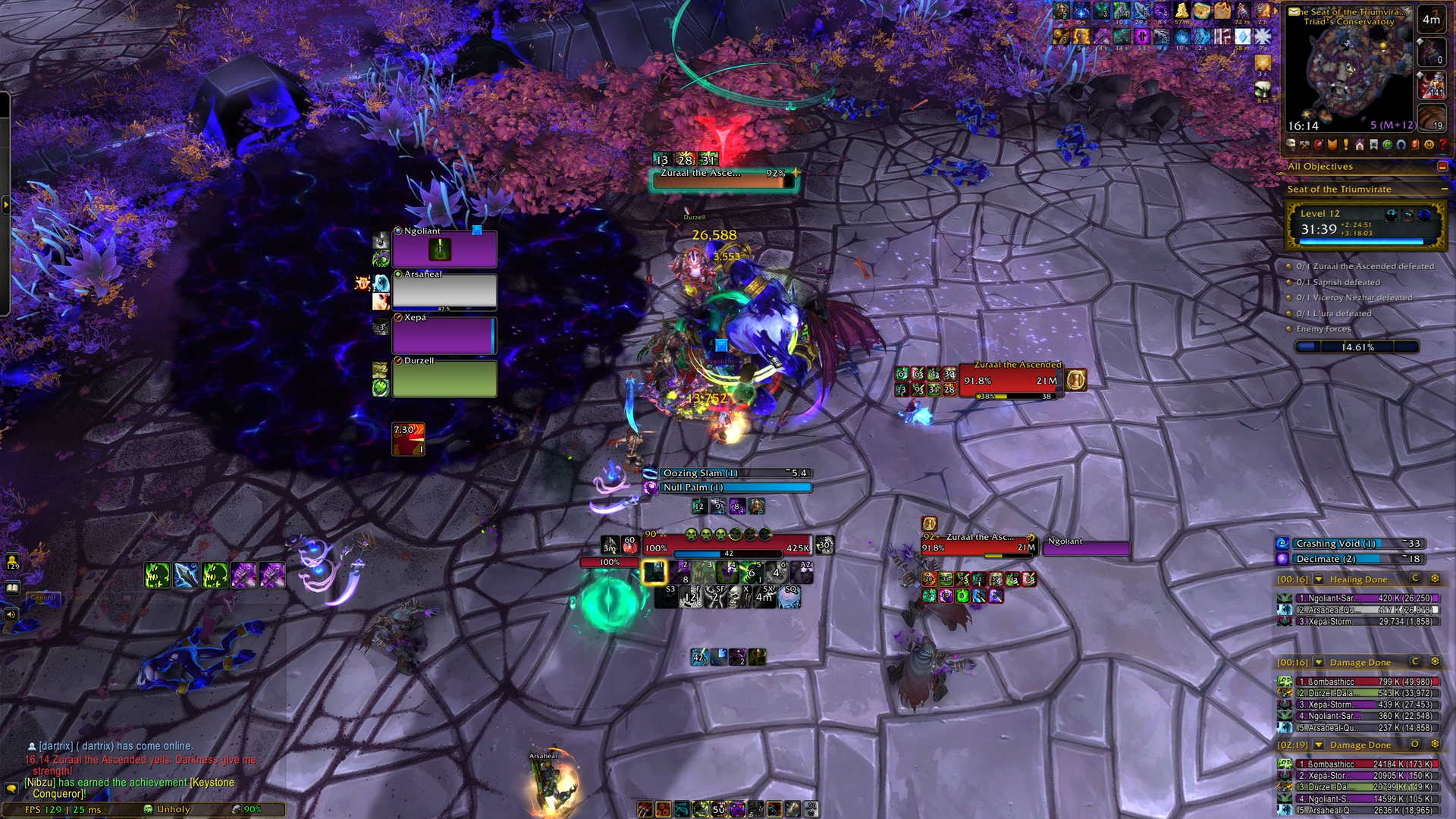
Task: Select Xepa's party frame
Action: 444,334
